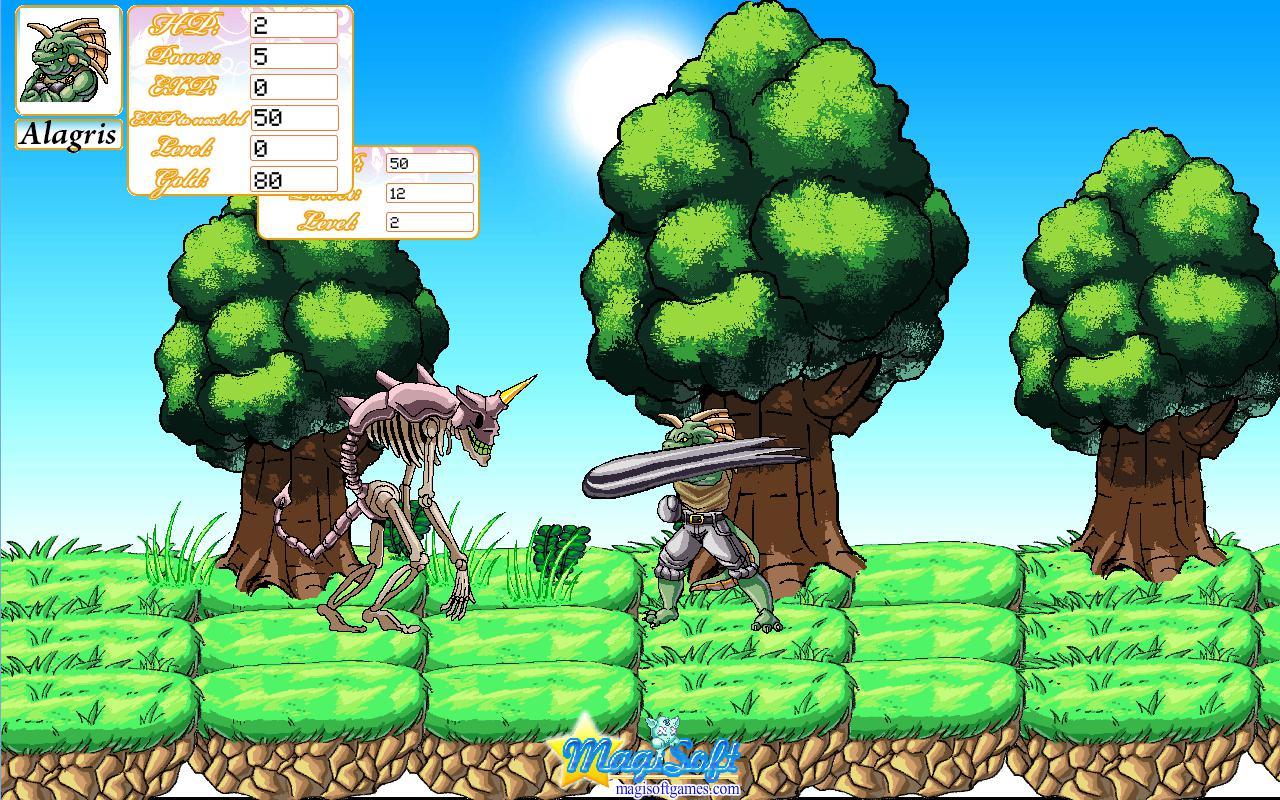The height and width of the screenshot is (800, 1280).
Task: Select the sword-wielding lizard hero
Action: click(700, 520)
